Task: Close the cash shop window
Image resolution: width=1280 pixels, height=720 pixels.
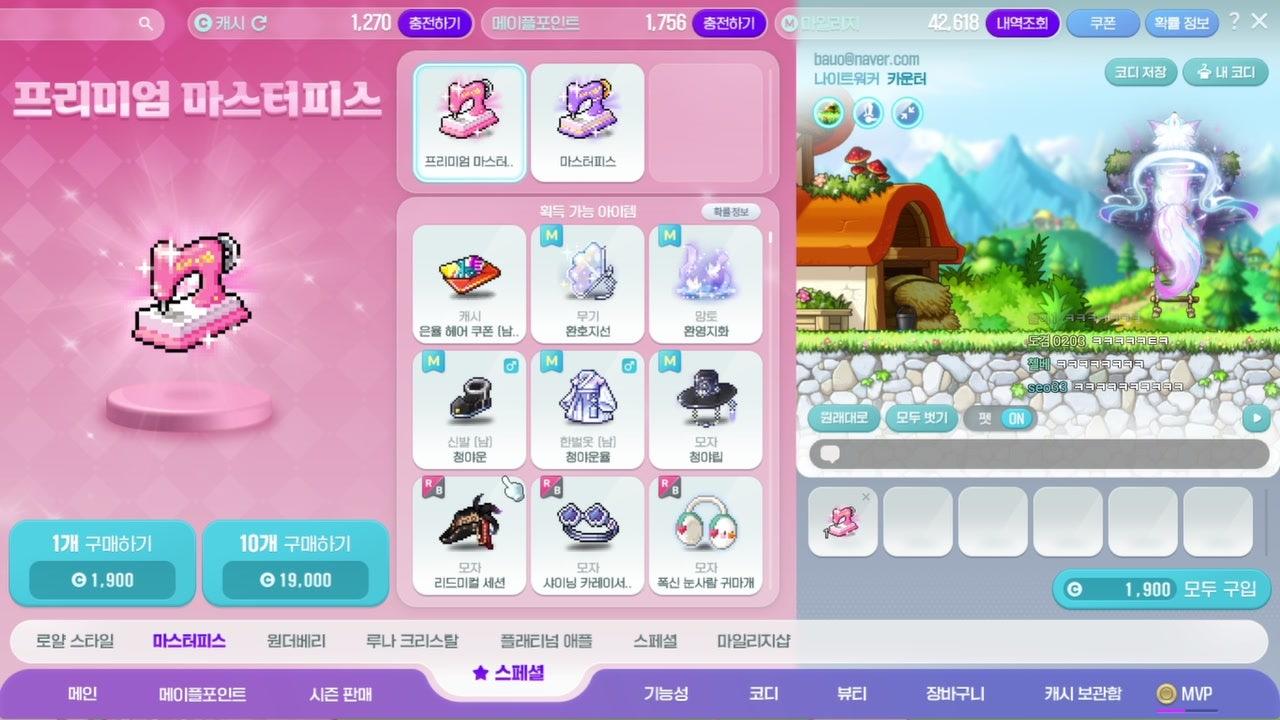Action: point(1260,21)
